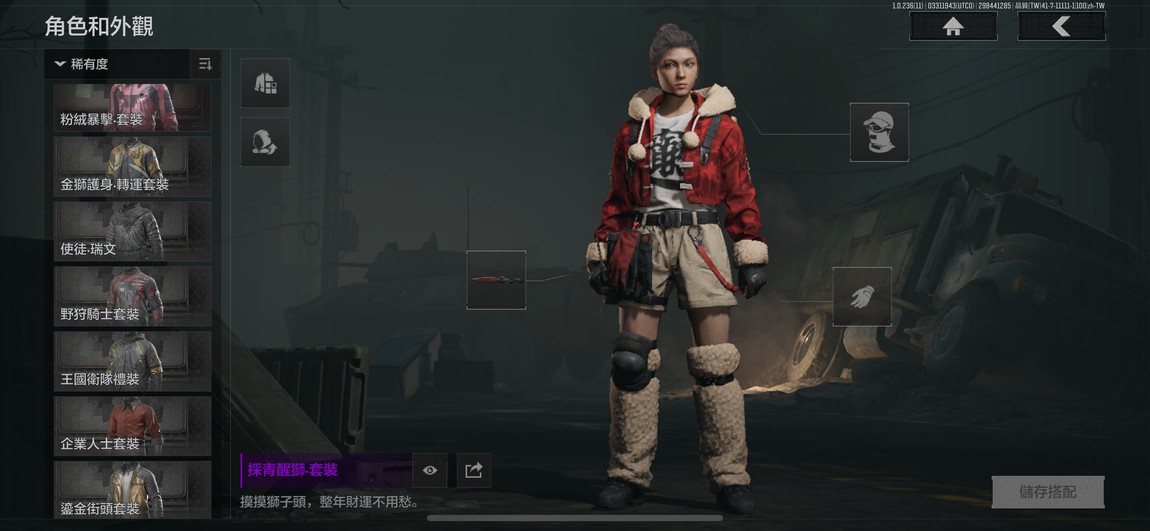Share the 採青醒獅-套裝 outfit
Viewport: 1150px width, 531px height.
click(x=474, y=470)
